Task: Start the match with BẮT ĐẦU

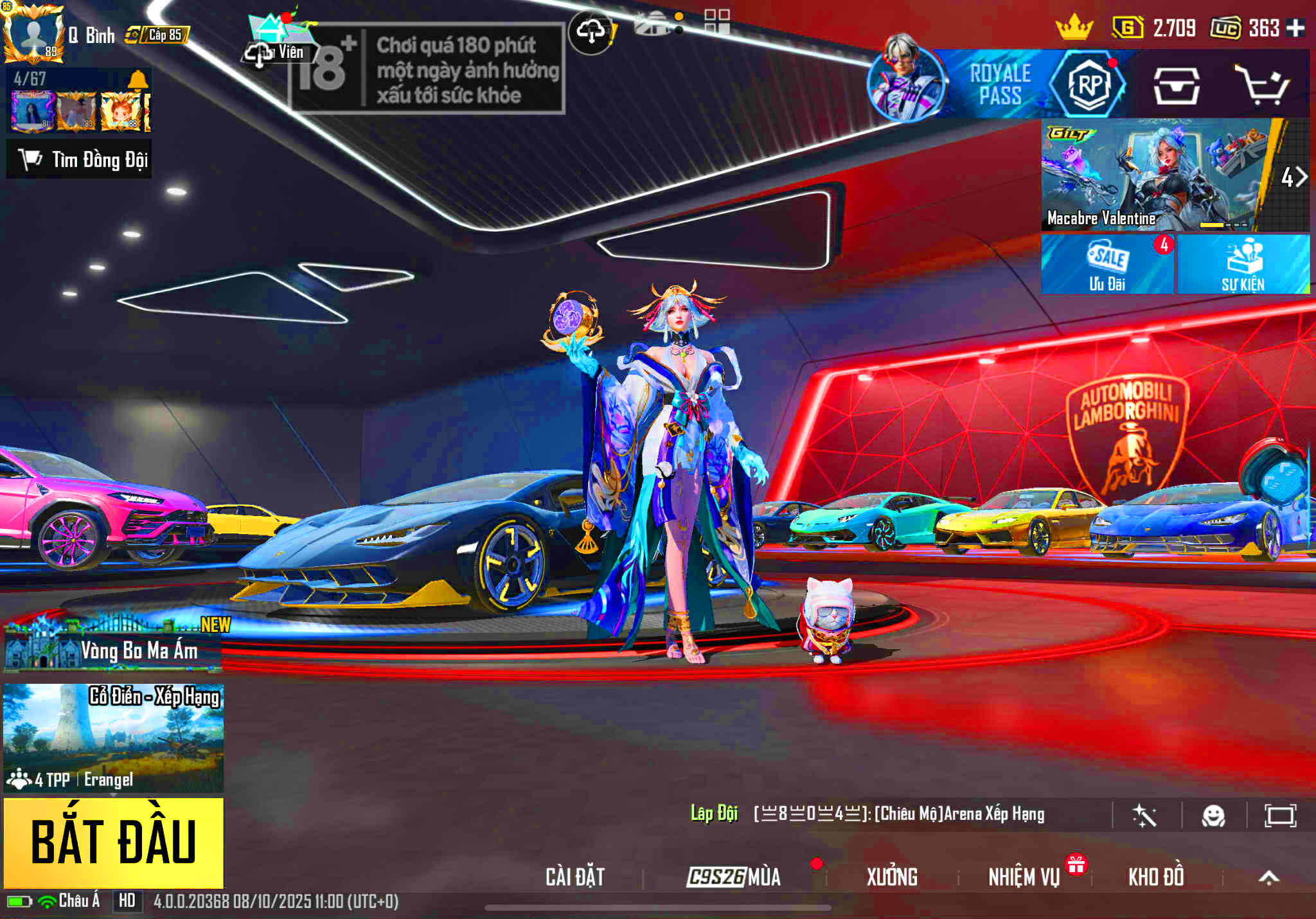Action: [x=113, y=842]
